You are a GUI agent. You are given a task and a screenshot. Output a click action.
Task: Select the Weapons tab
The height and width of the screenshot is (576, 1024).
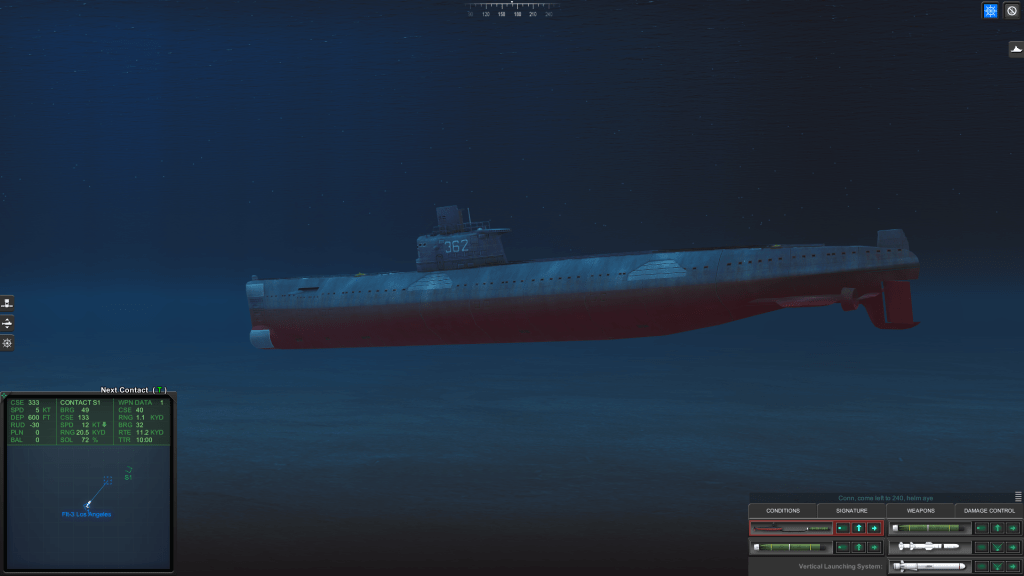click(x=920, y=511)
